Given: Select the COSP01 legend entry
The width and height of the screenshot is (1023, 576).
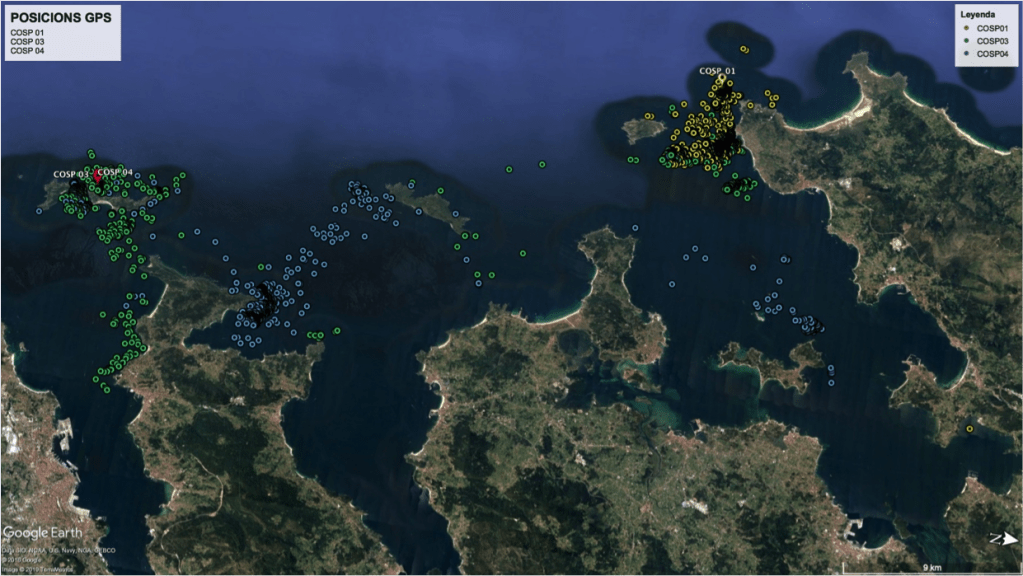Looking at the screenshot, I should tap(992, 28).
